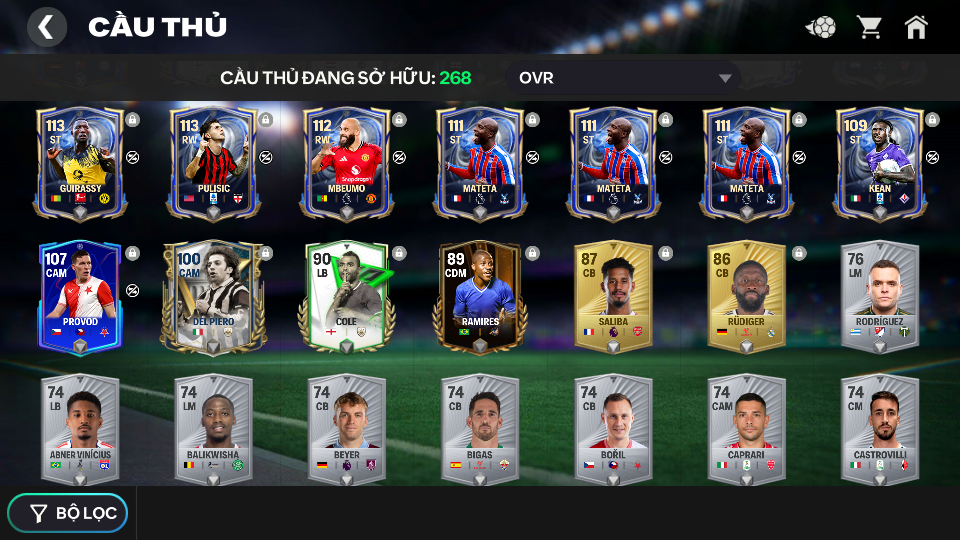Viewport: 960px width, 540px height.
Task: Select the 107 CAM Provod card
Action: [x=80, y=296]
